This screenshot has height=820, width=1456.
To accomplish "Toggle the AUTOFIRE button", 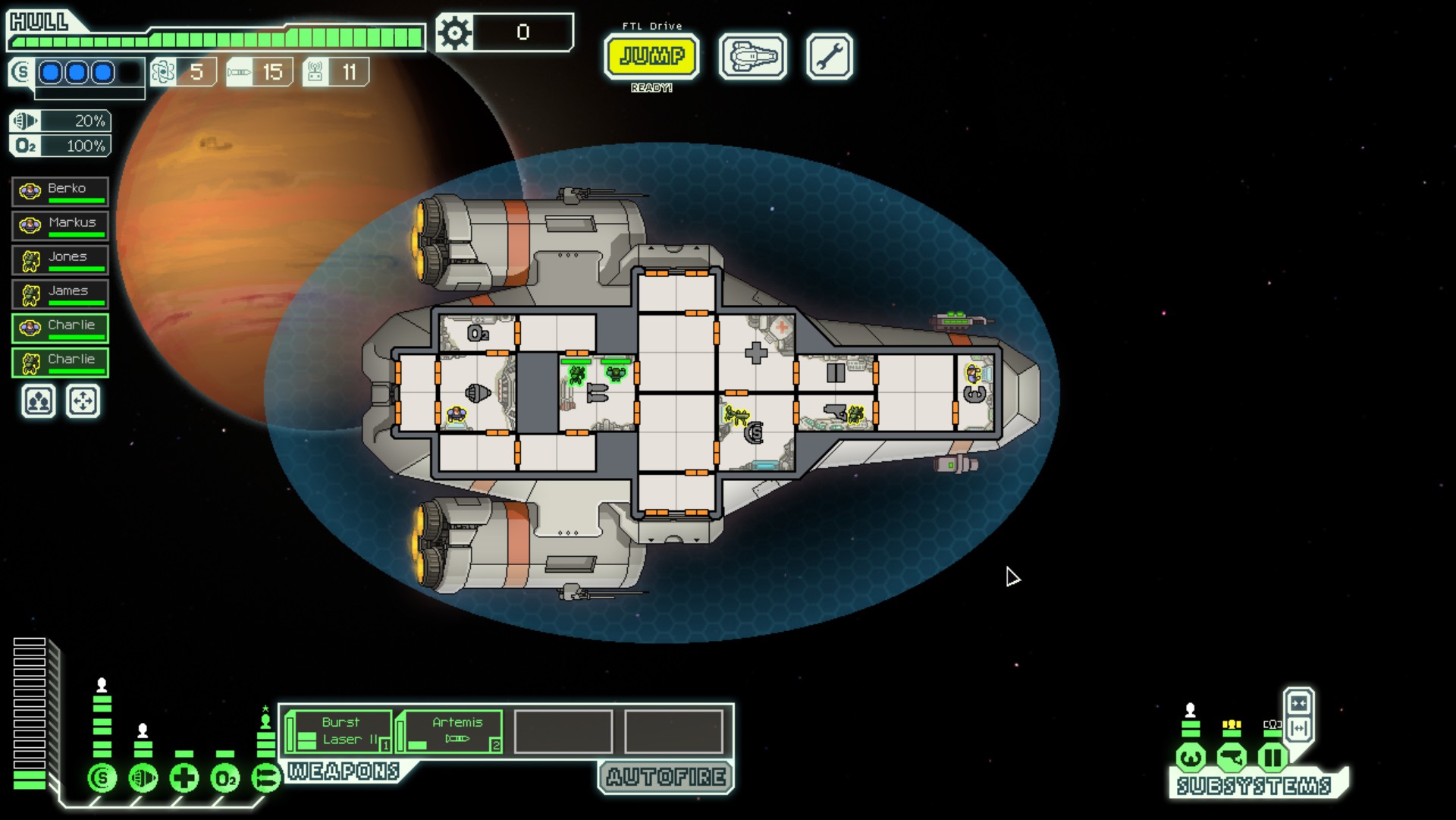I will [x=666, y=777].
